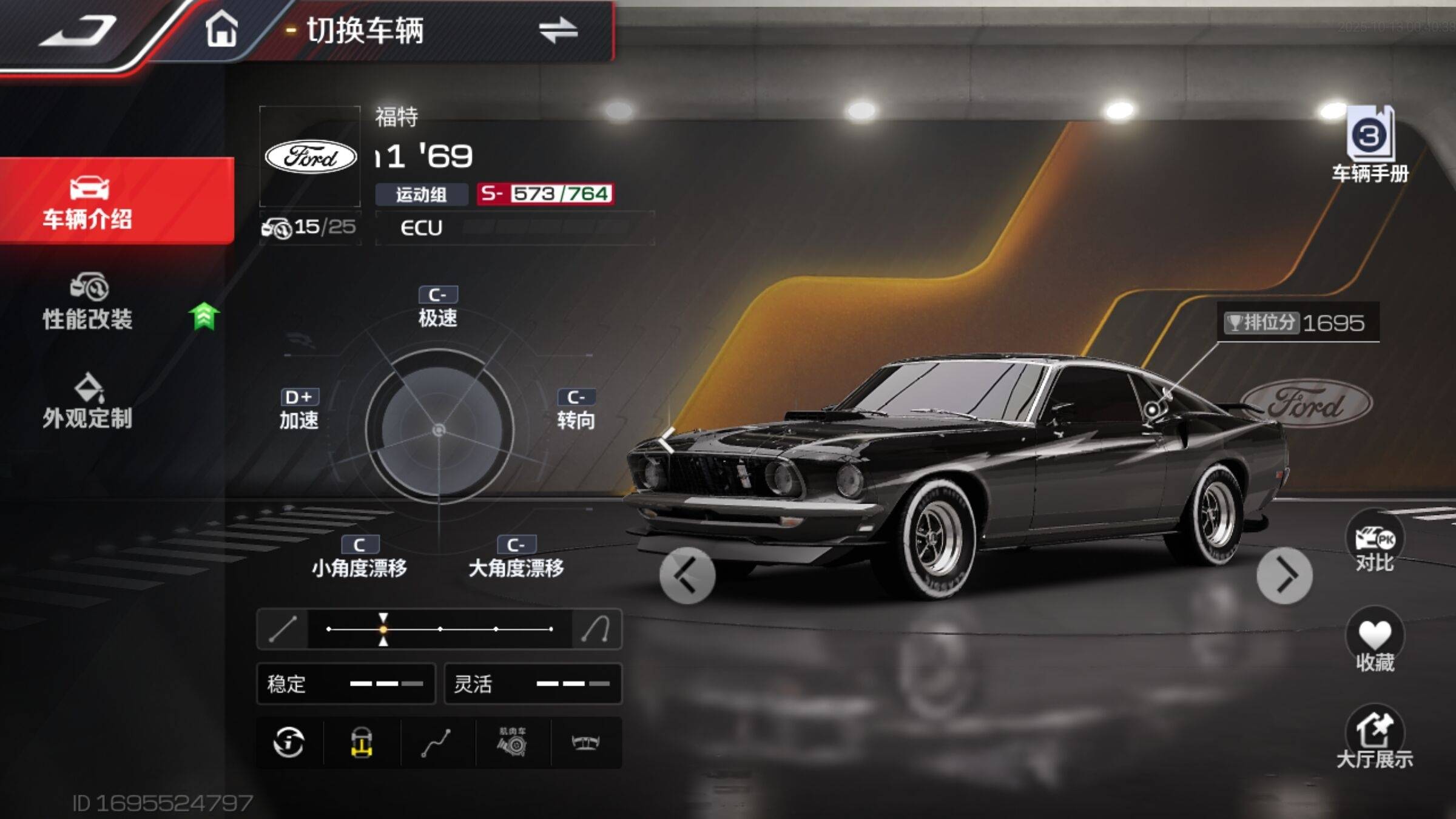Open the curve graph icon

[436, 742]
